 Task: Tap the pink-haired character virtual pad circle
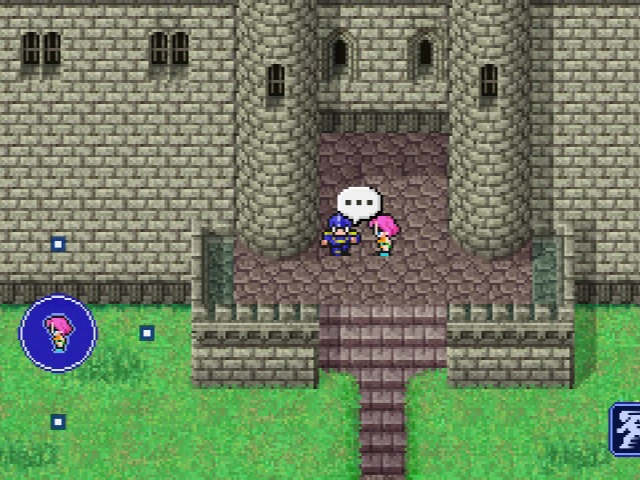[x=58, y=333]
